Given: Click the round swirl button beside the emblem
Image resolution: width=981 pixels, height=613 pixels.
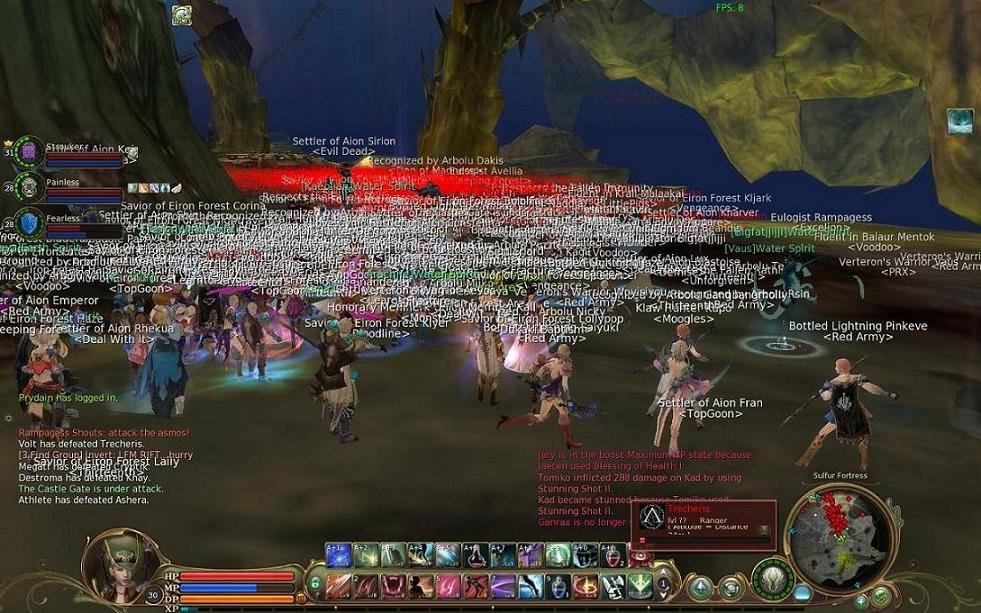Looking at the screenshot, I should 731,589.
